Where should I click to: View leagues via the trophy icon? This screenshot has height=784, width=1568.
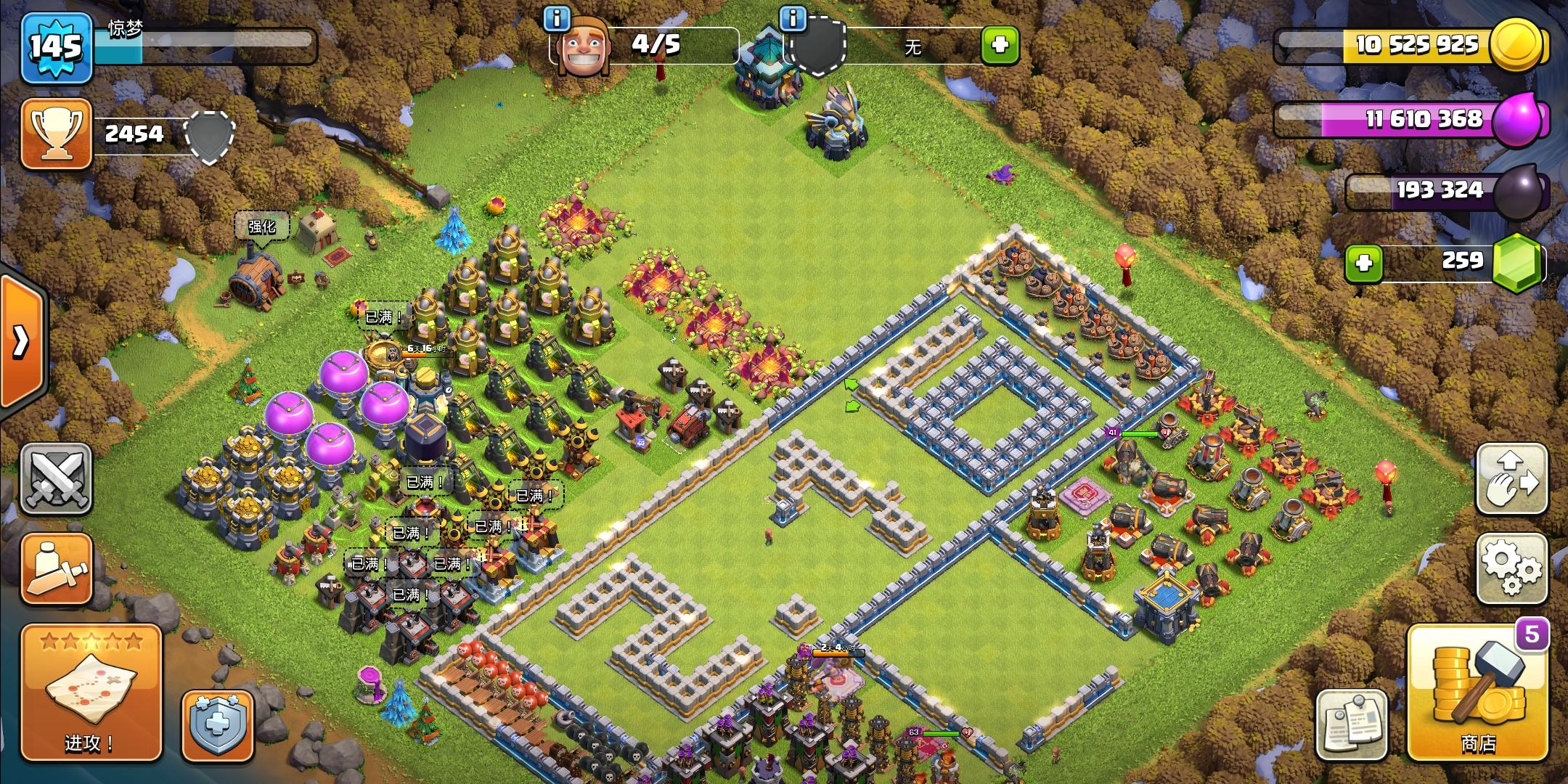(57, 134)
